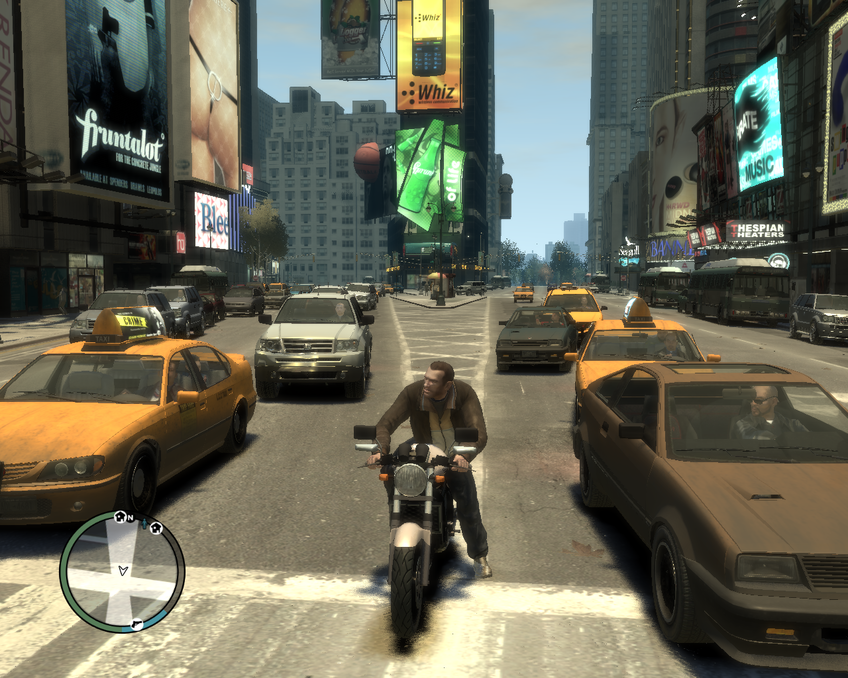Click the circular radar minimap
Screen dimensions: 848x678
[x=122, y=571]
